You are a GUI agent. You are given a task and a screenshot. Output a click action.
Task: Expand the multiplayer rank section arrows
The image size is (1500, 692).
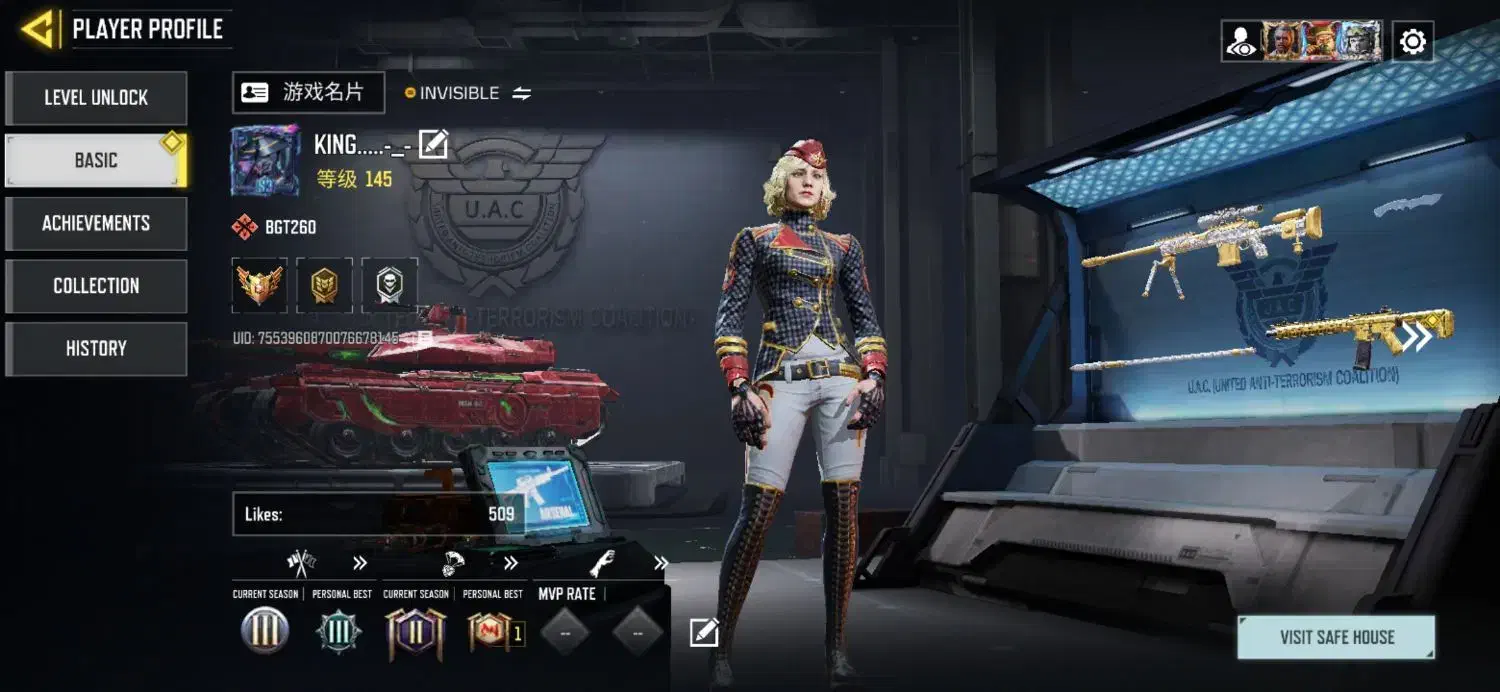(x=360, y=563)
